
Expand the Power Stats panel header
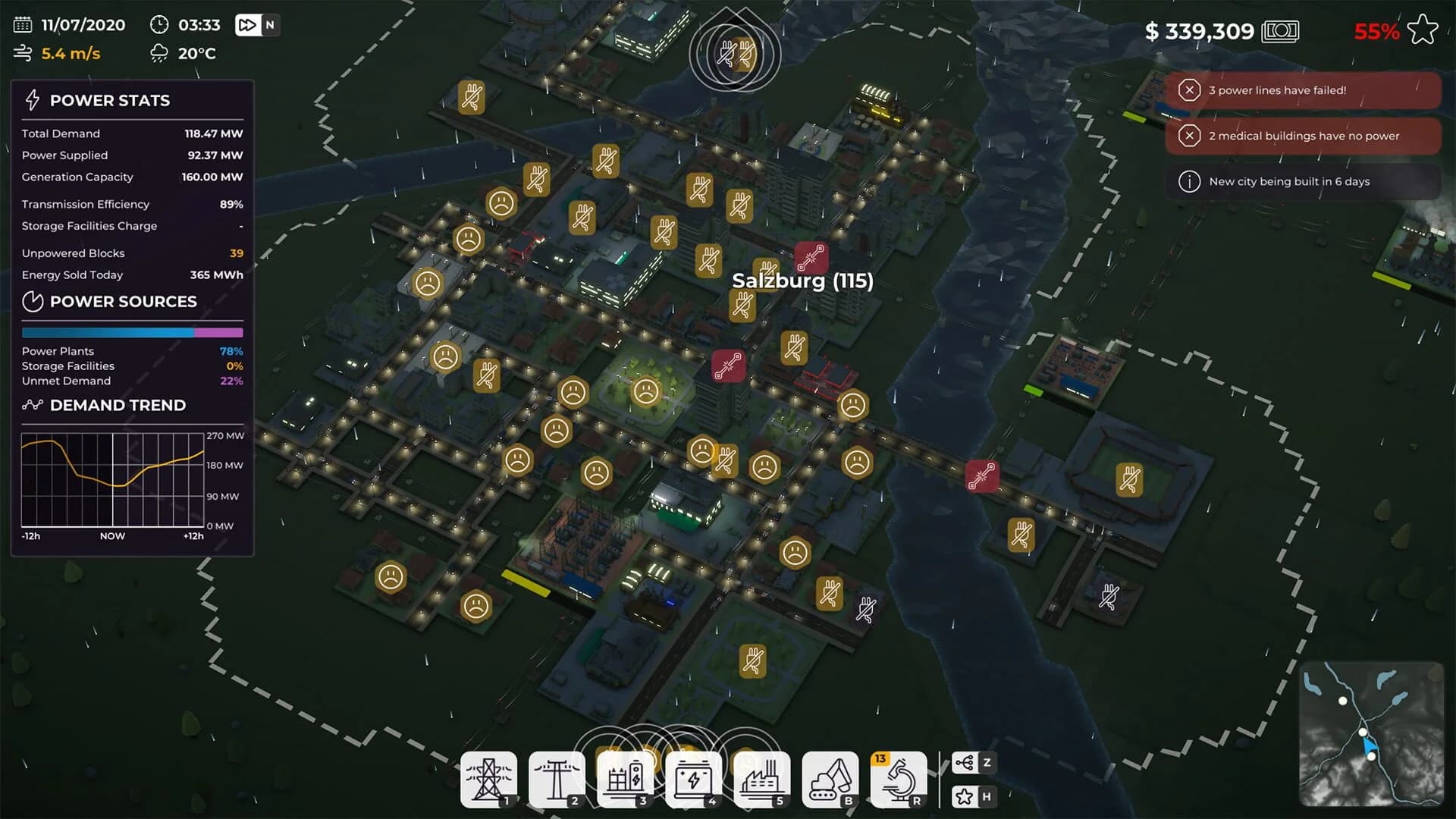pyautogui.click(x=109, y=100)
